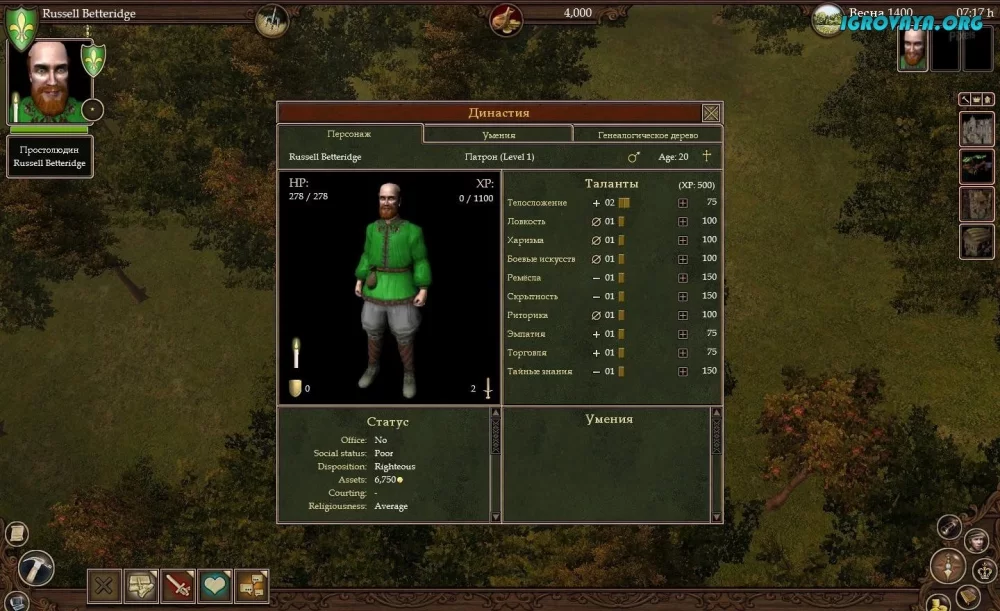Open the hammer build menu
The image size is (1000, 611).
[x=37, y=567]
